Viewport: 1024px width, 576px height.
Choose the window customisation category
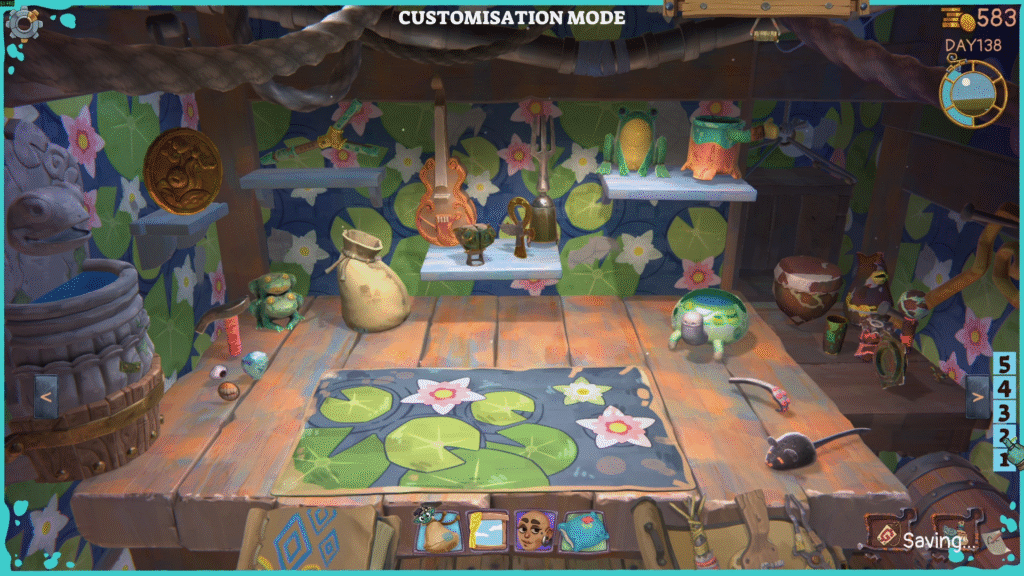click(x=488, y=531)
